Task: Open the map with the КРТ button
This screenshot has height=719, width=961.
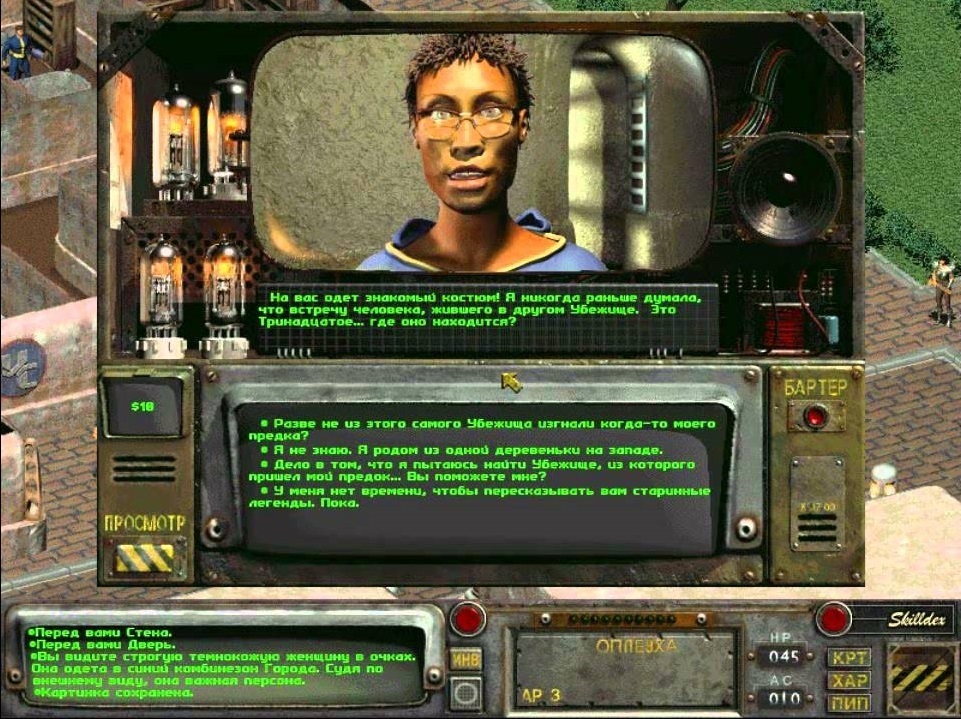Action: coord(846,658)
